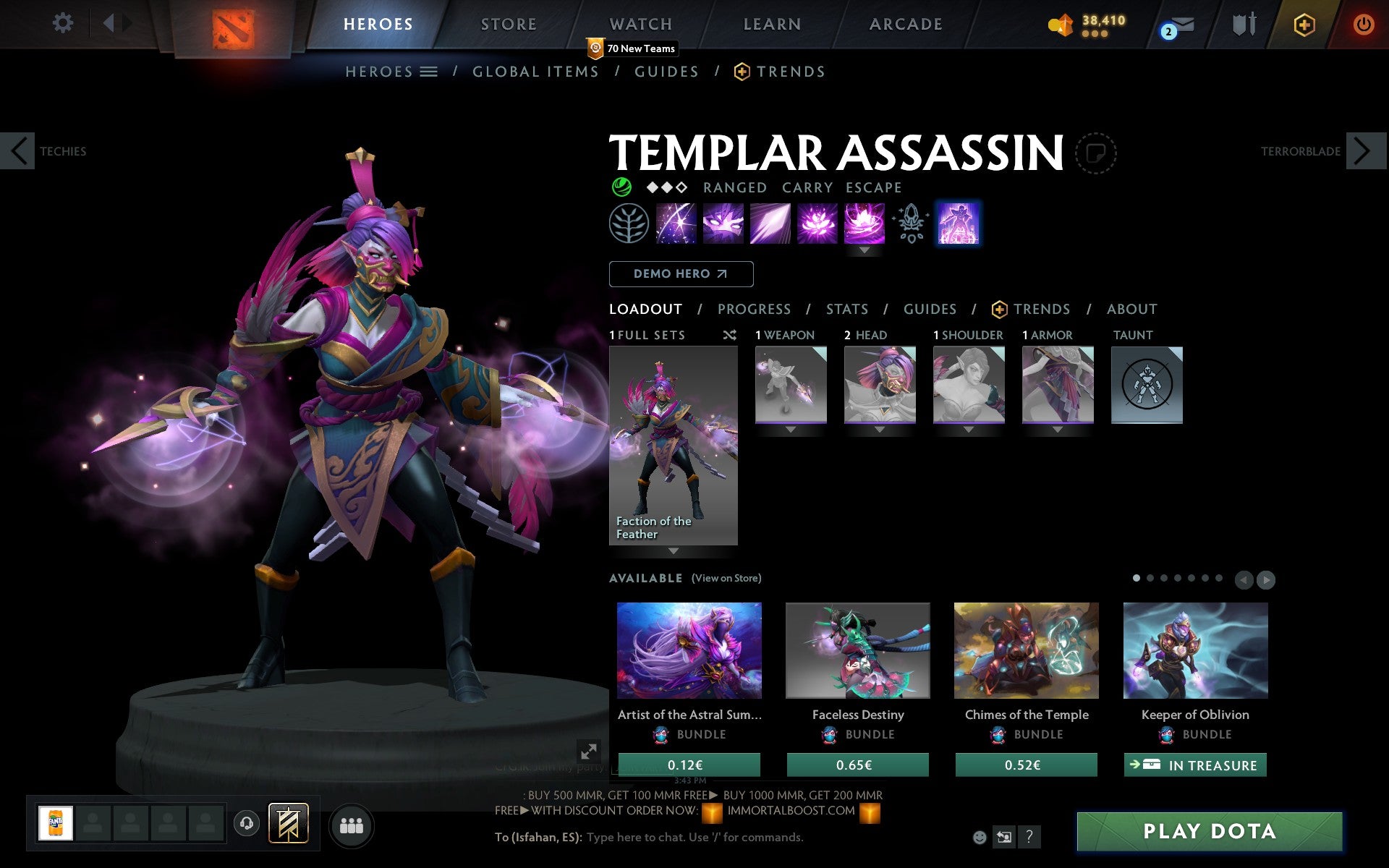Open the Dota Plus hexagon icon
Screen dimensions: 1389x868
1304,23
